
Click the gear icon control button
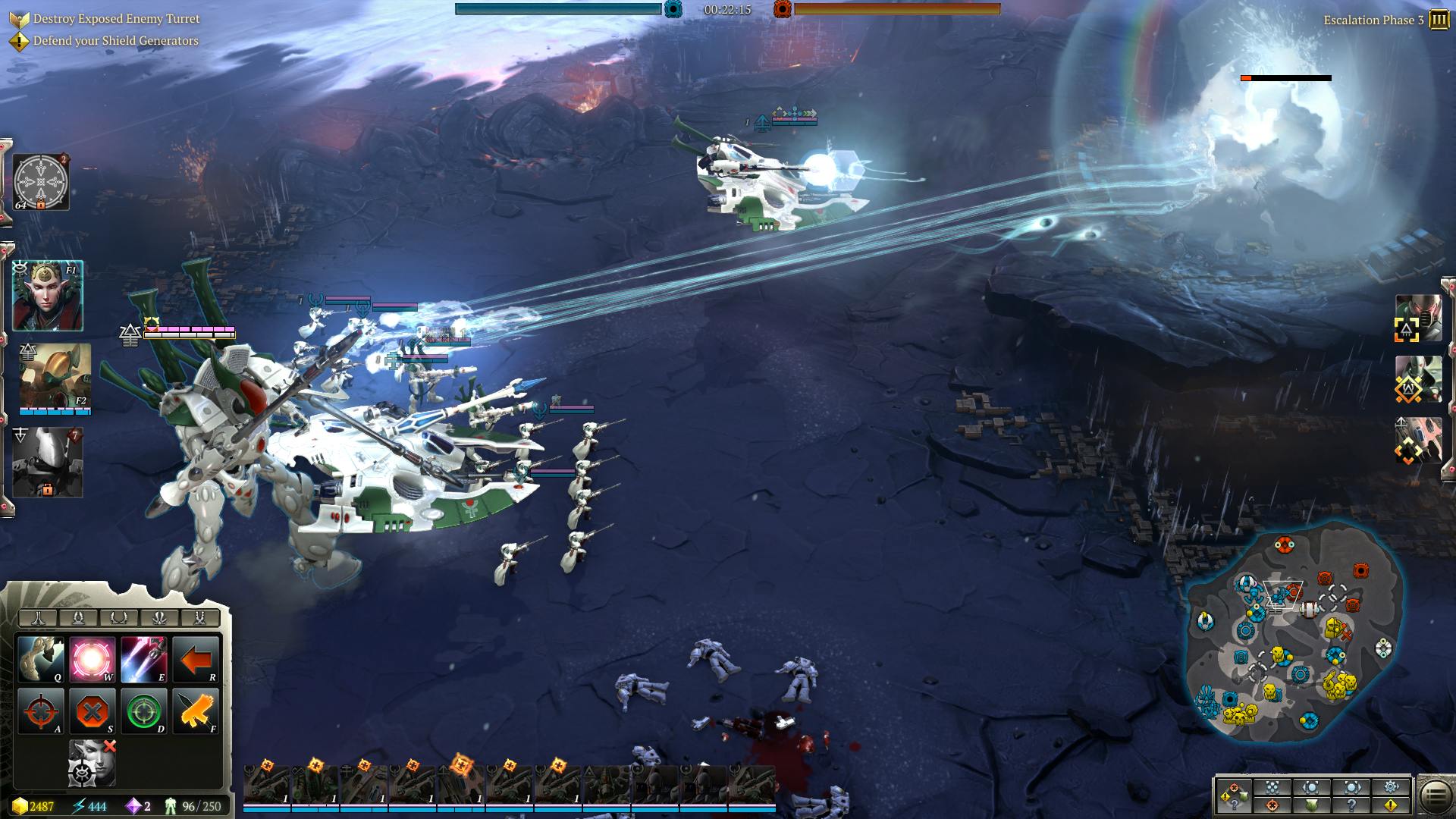(x=1391, y=786)
